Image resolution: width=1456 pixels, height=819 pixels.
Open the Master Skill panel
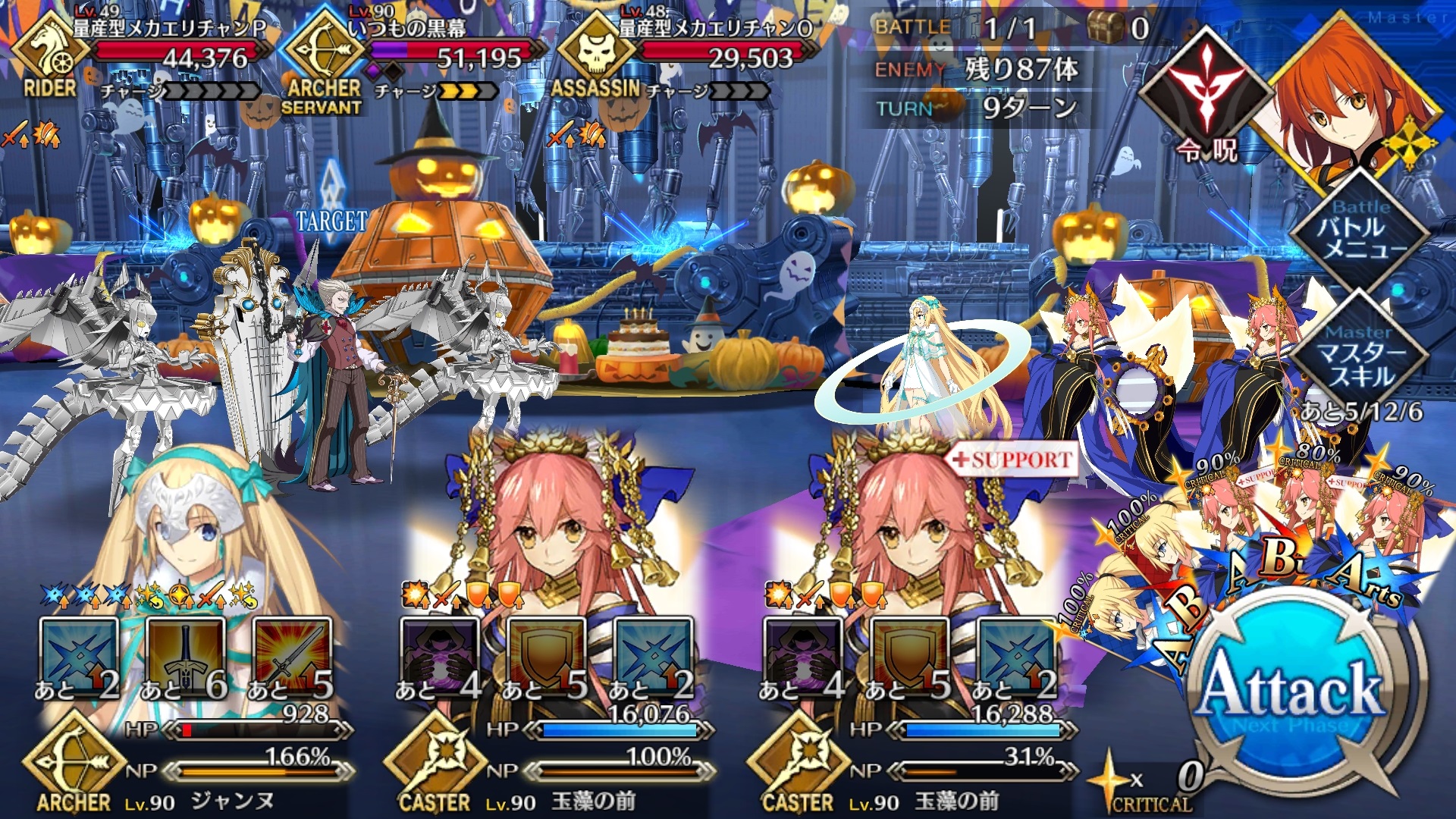pos(1360,356)
